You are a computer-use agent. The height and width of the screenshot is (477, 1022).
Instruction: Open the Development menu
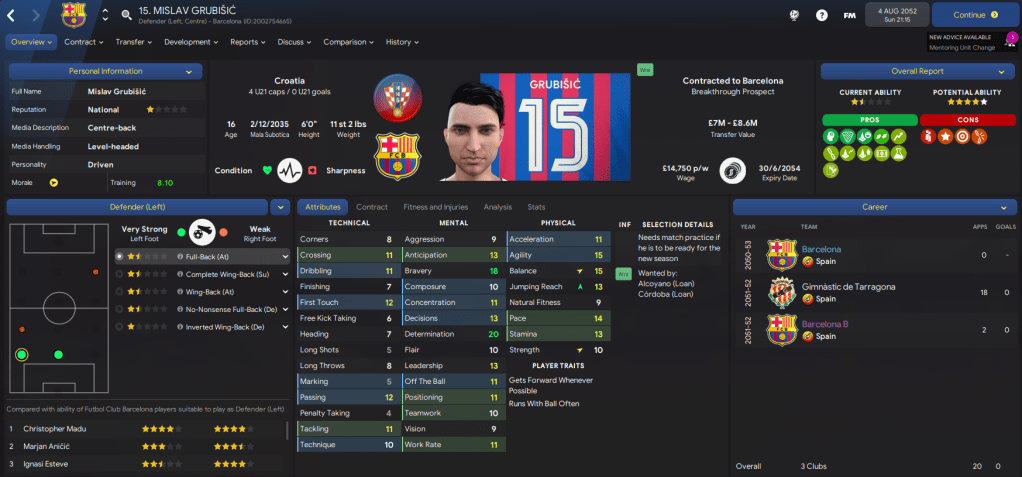190,42
